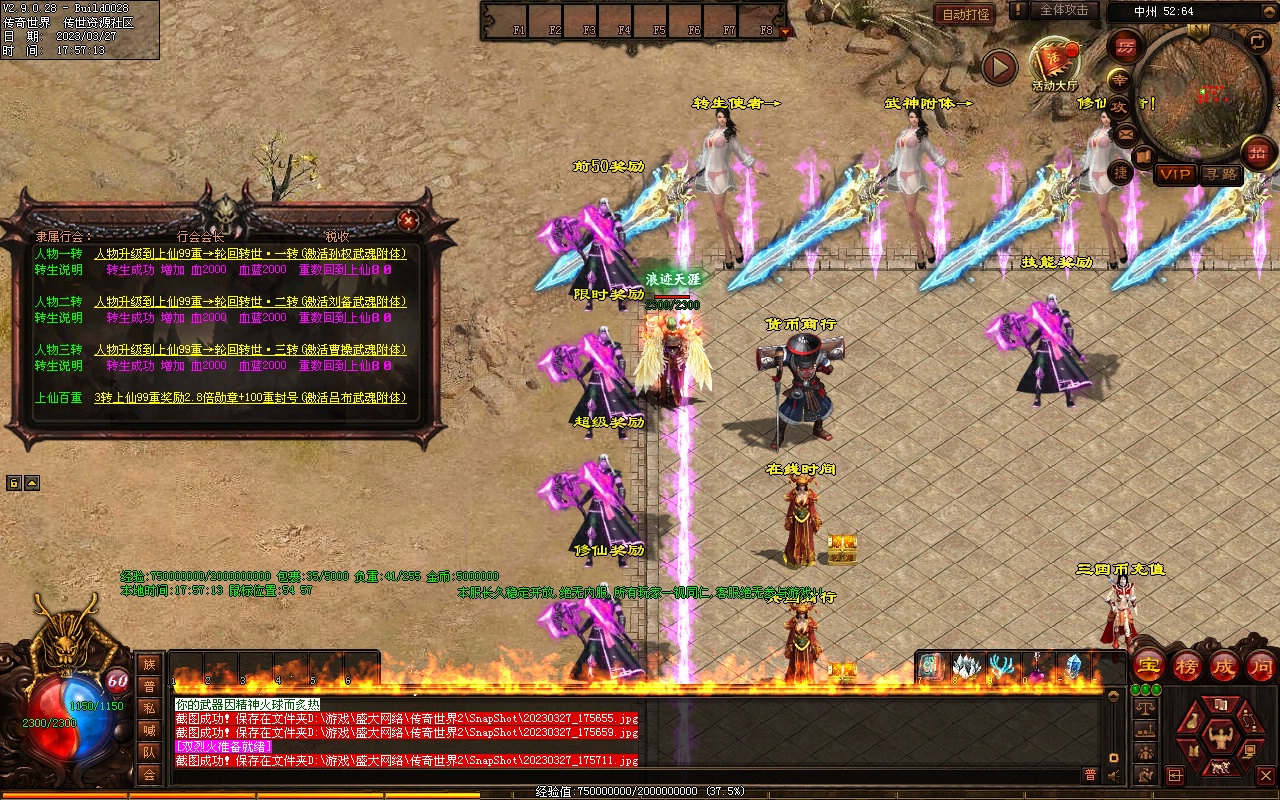The width and height of the screenshot is (1280, 800).
Task: Open the 宝 treasure shop button
Action: 1148,665
